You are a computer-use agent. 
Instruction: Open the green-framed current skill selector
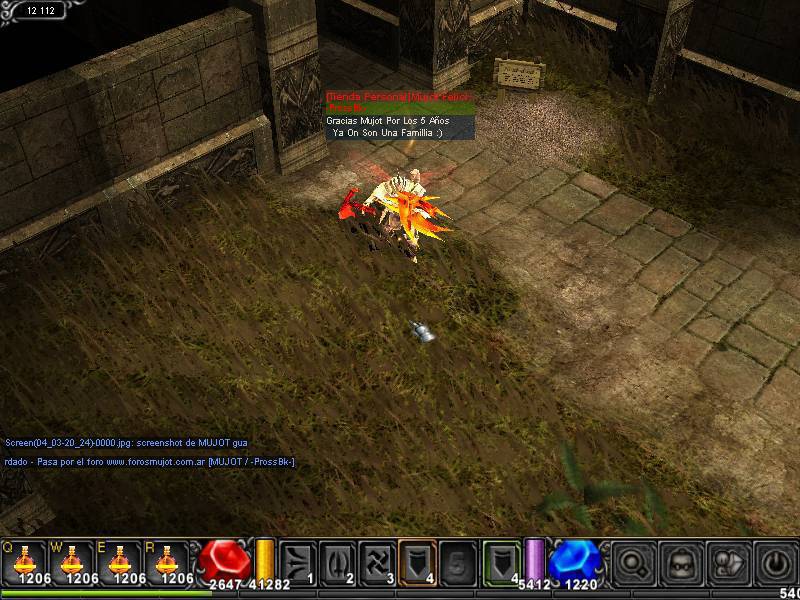[x=502, y=561]
